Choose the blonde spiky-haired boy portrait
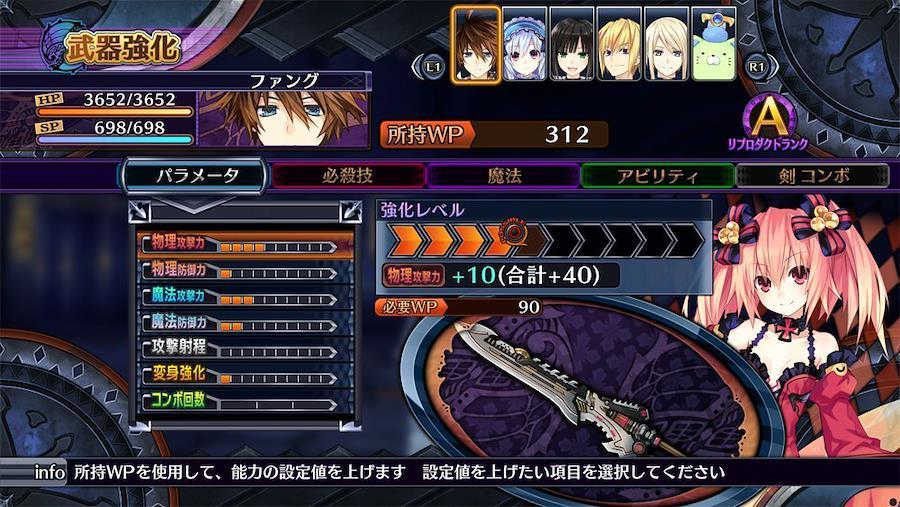900x507 pixels. pyautogui.click(x=619, y=43)
